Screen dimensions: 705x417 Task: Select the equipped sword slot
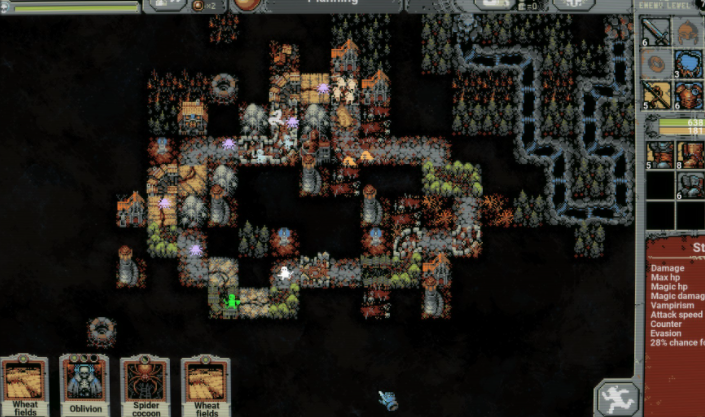(x=657, y=33)
